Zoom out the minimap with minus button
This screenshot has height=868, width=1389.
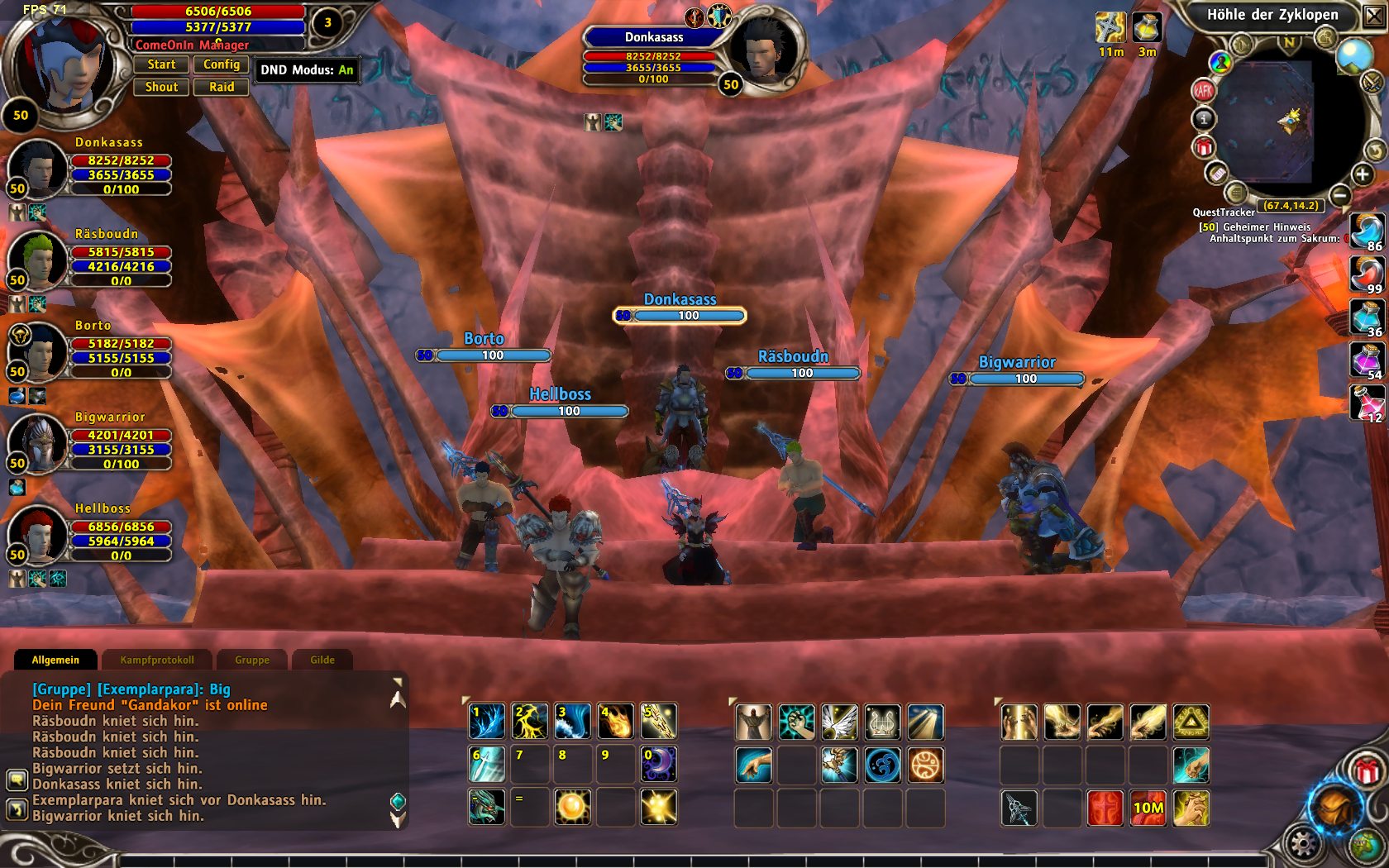click(x=1340, y=195)
